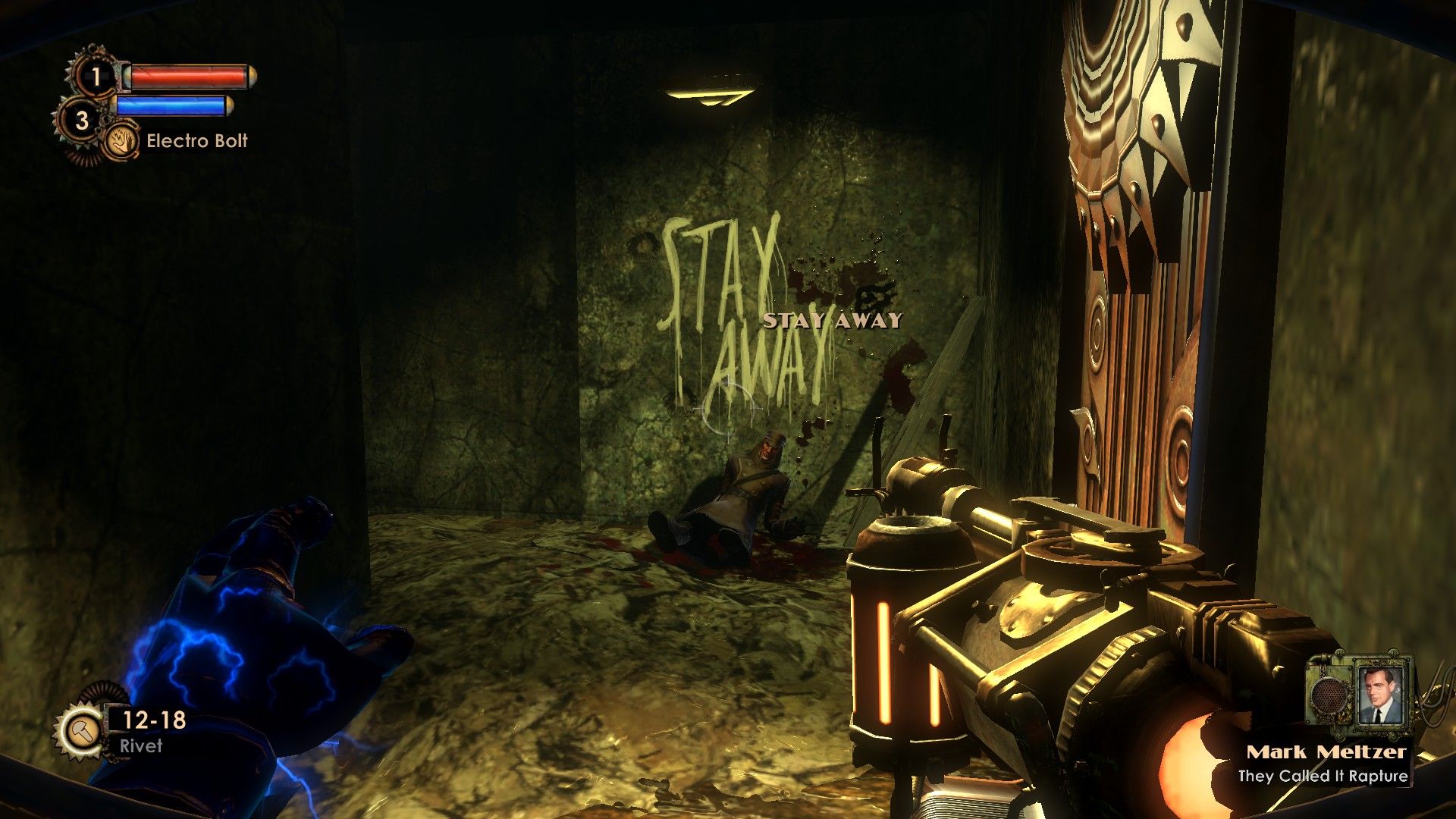Click the Rivet ammo type icon
This screenshot has height=819, width=1456.
click(79, 730)
